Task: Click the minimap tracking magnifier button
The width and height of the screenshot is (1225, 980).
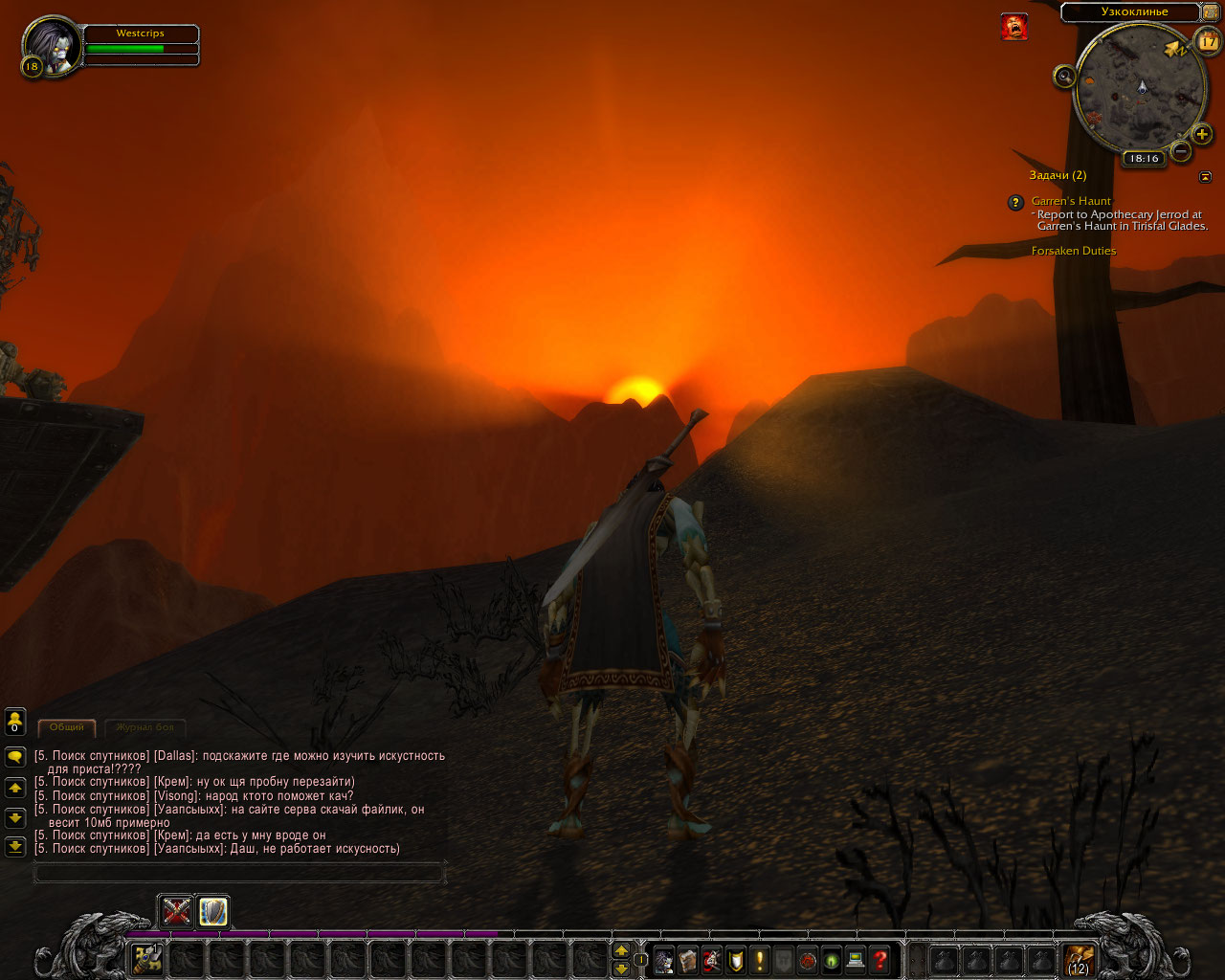Action: click(x=1064, y=77)
